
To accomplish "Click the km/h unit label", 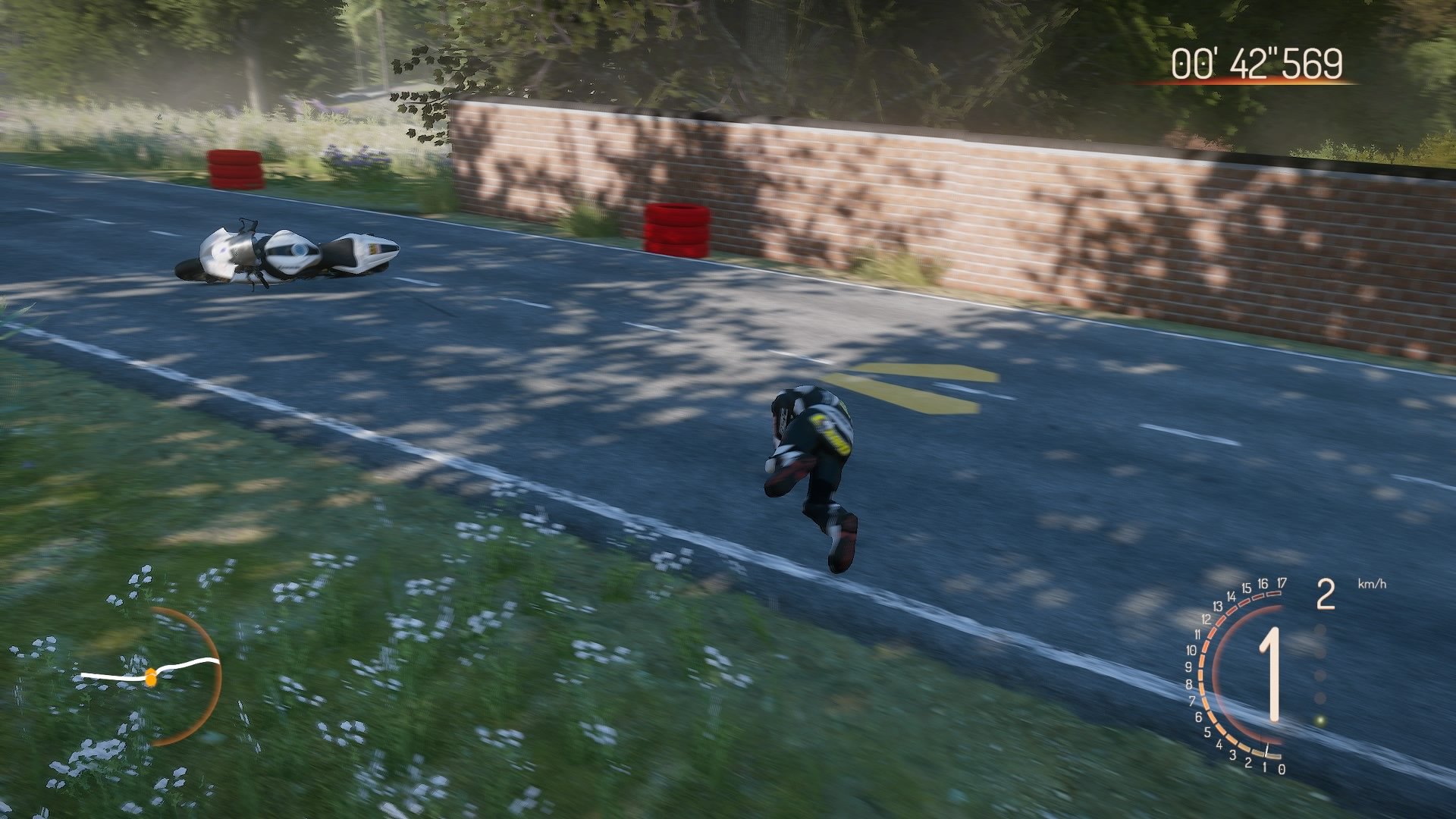I will pyautogui.click(x=1371, y=584).
